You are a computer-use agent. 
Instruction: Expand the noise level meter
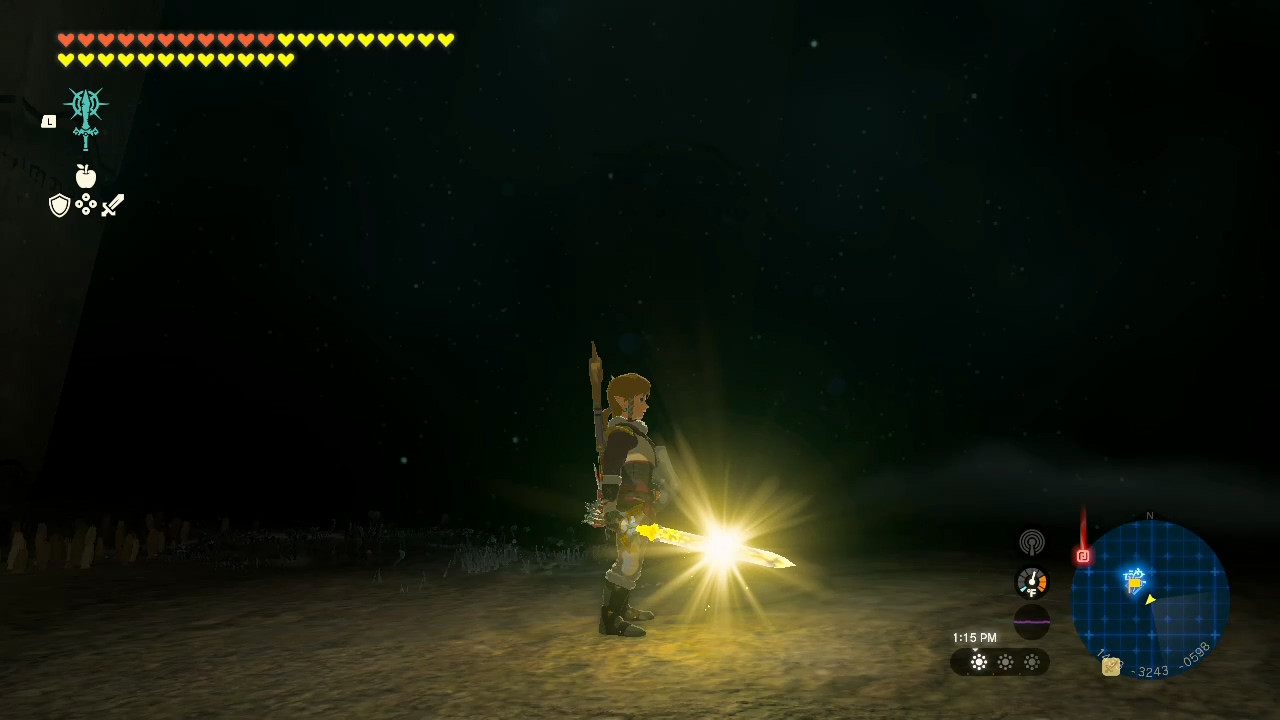pyautogui.click(x=1032, y=622)
